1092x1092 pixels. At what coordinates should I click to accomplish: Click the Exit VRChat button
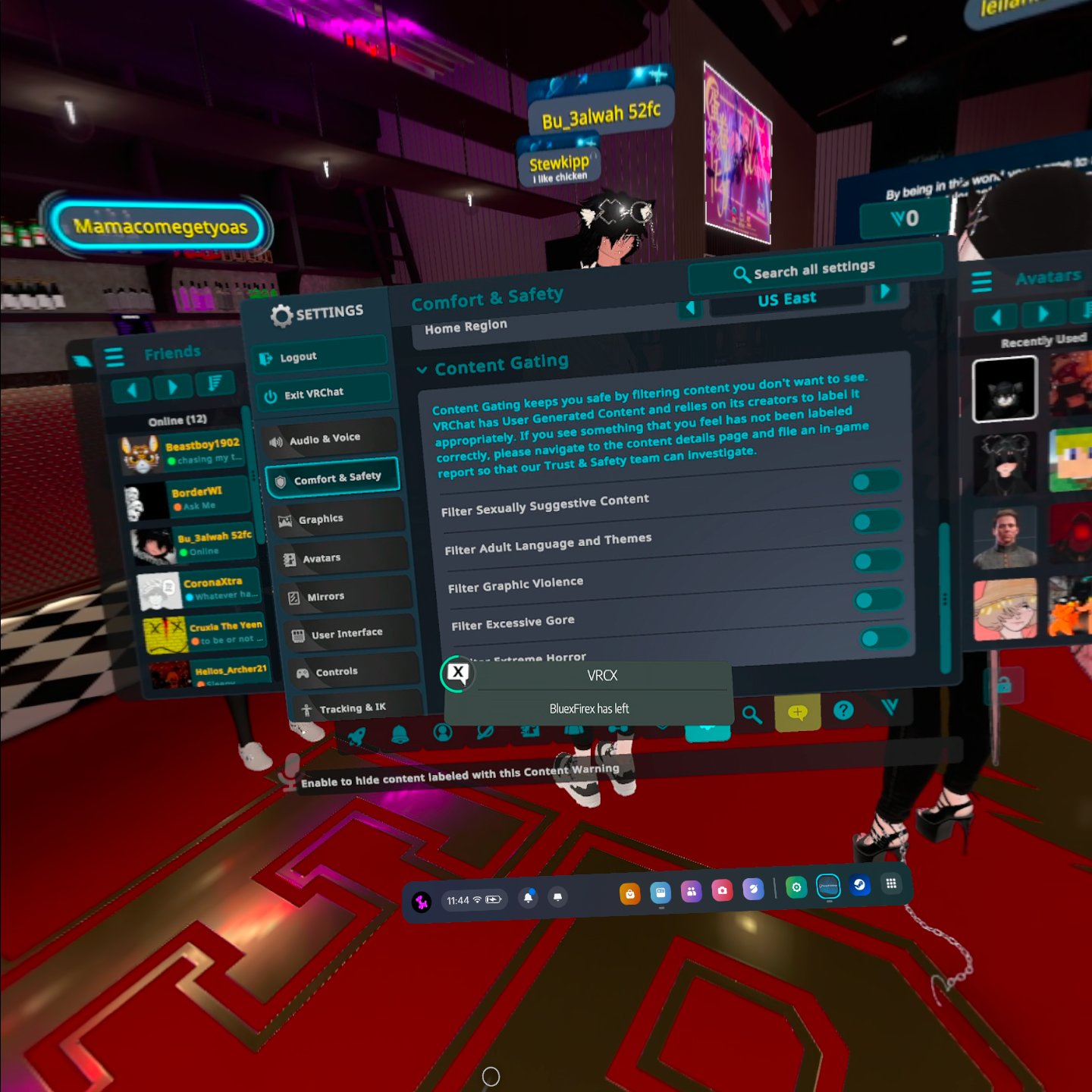(x=325, y=394)
